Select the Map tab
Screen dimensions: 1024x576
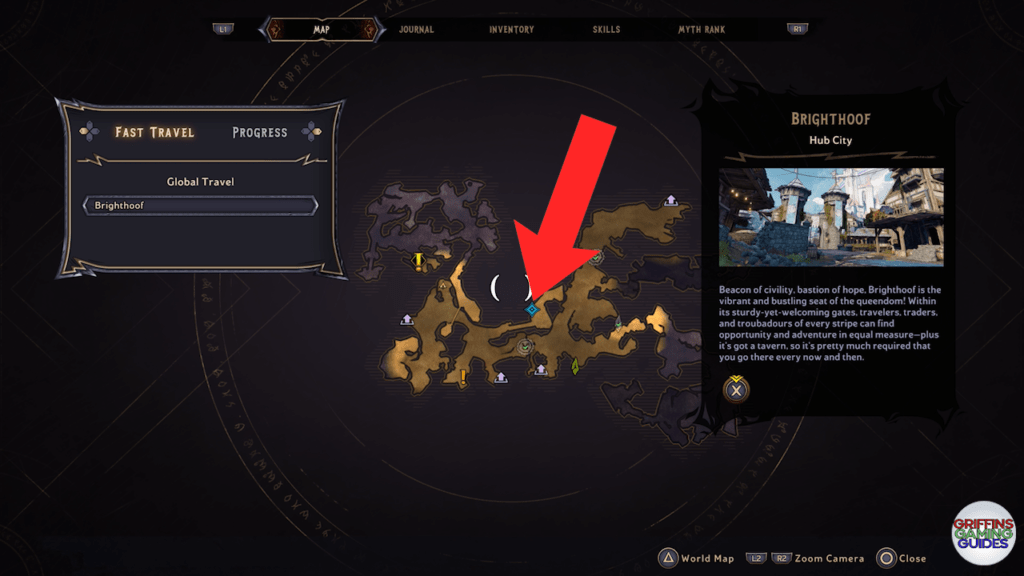[x=321, y=30]
